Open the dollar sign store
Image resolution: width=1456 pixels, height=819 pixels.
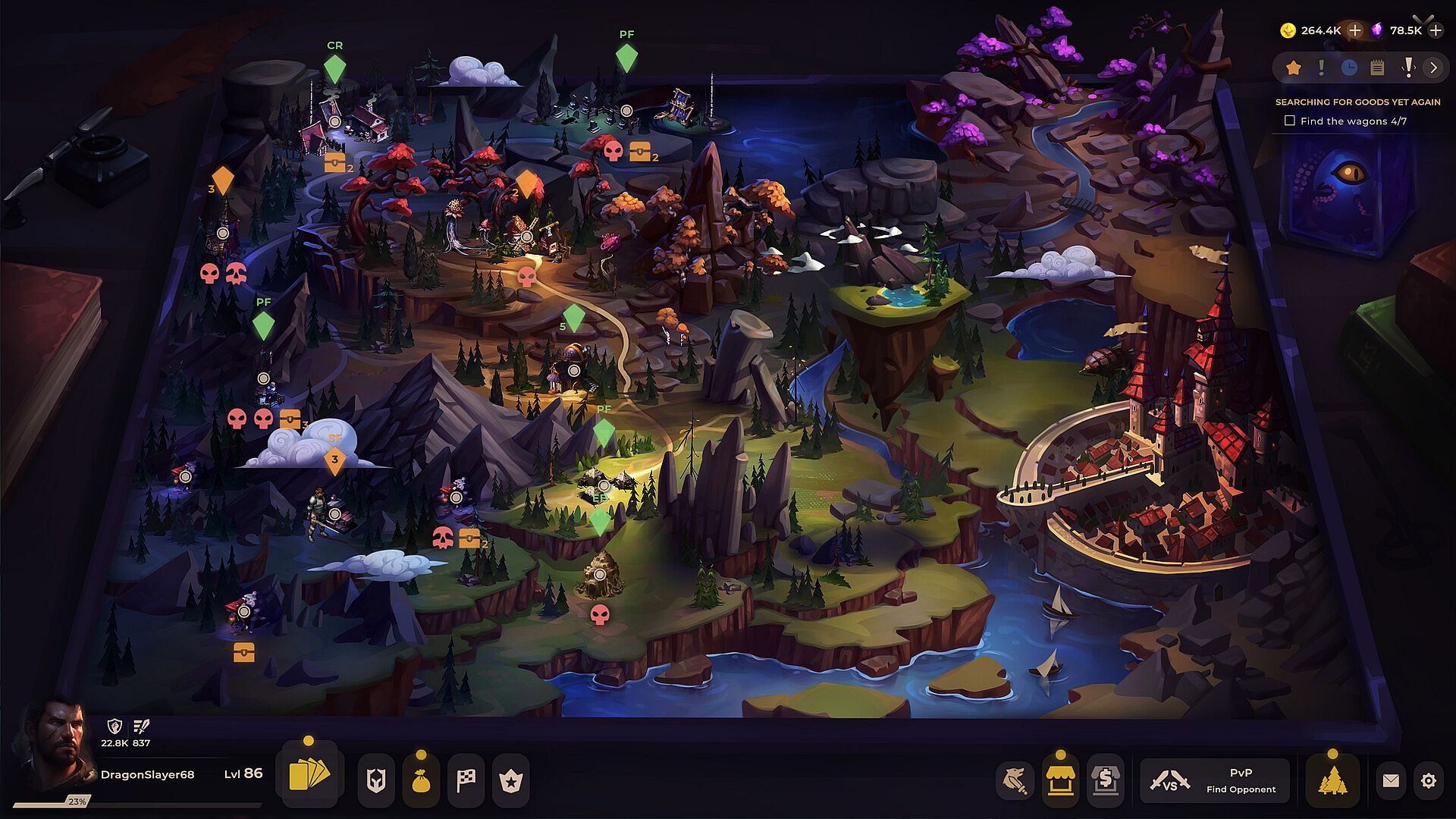[x=1106, y=780]
